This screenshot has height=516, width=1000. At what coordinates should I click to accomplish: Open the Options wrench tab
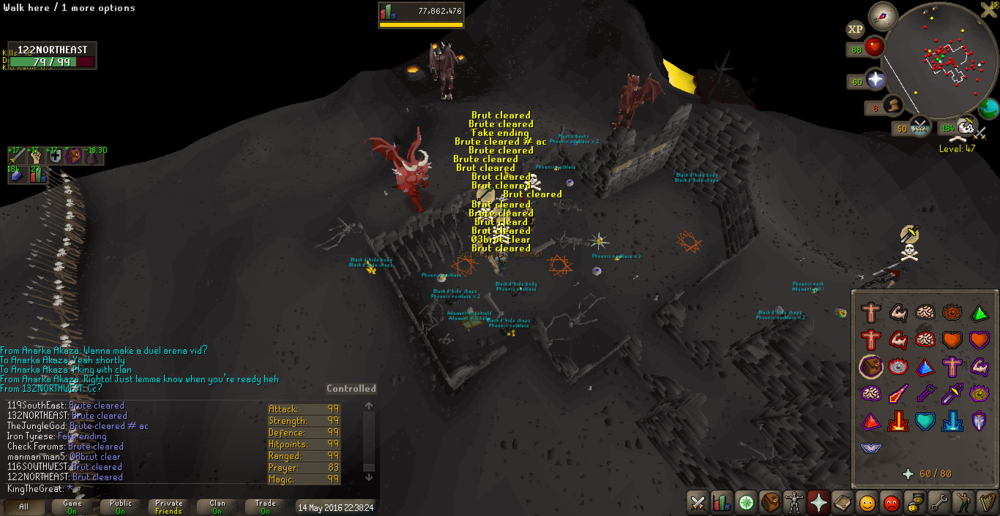click(x=938, y=502)
